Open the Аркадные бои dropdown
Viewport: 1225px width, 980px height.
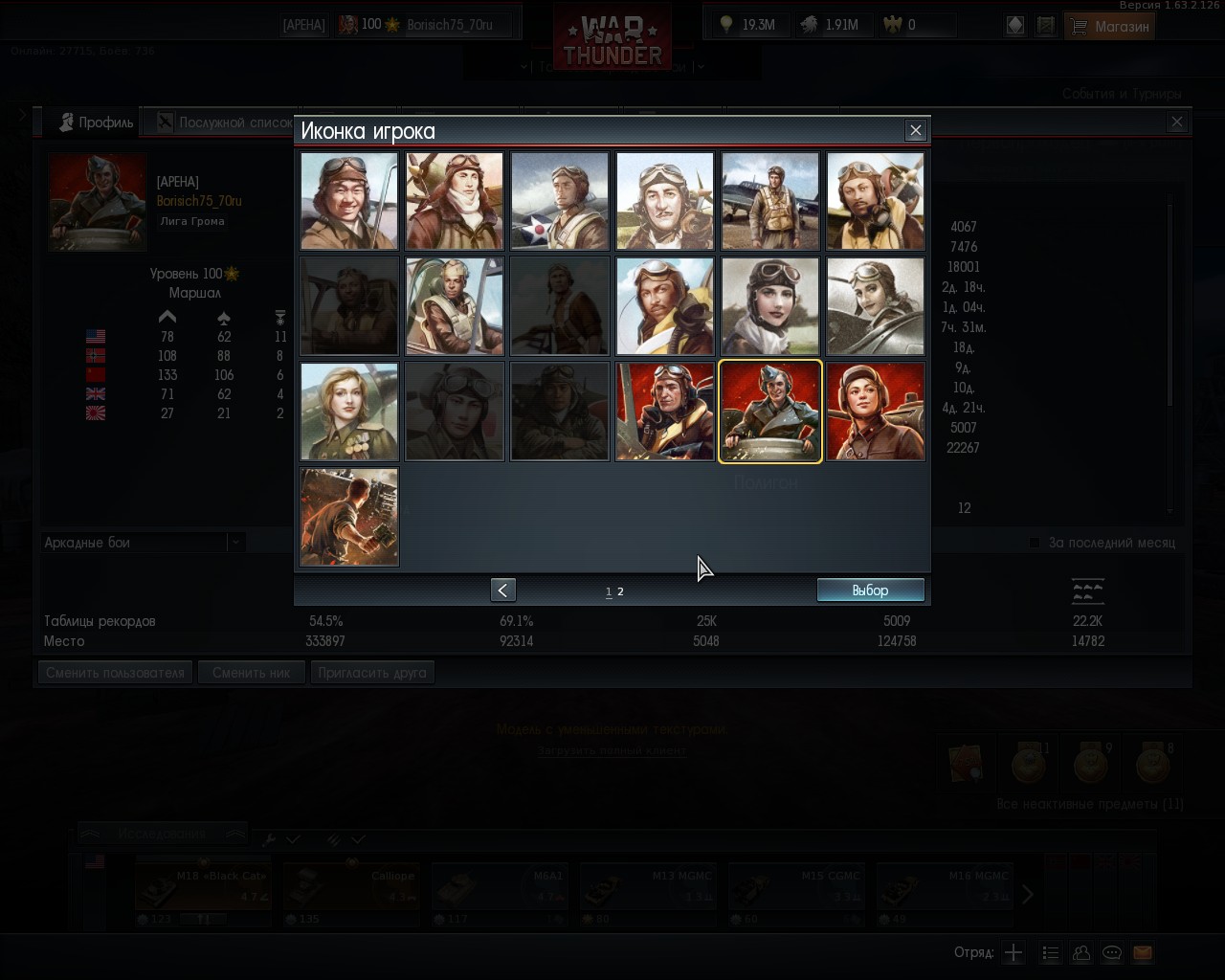[144, 543]
